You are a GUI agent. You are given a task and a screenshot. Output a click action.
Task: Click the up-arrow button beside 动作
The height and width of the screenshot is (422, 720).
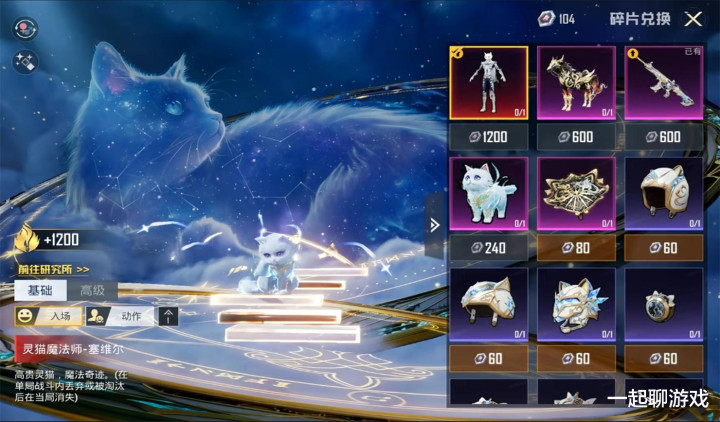[169, 316]
